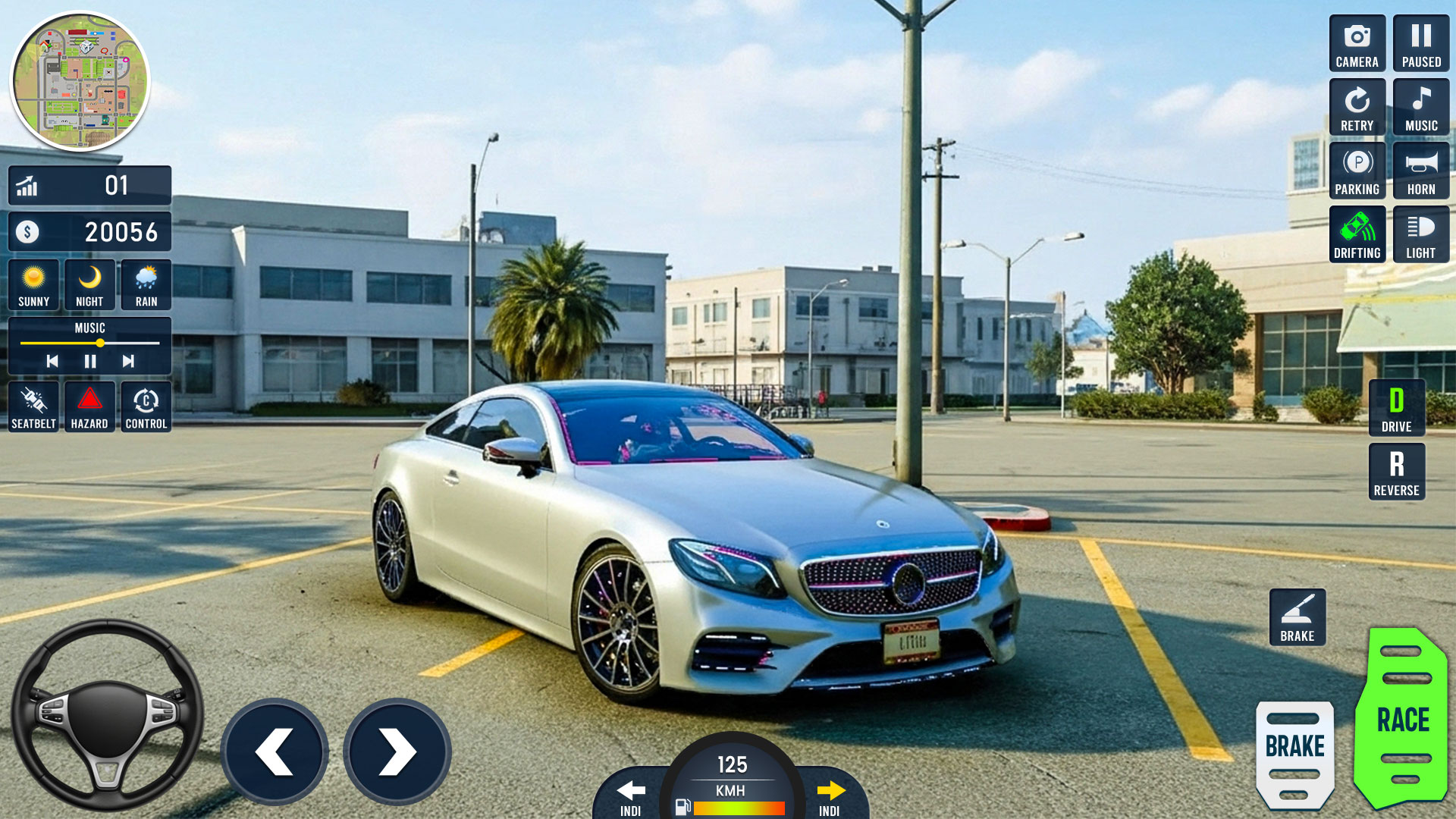
Task: Fasten the Seatbelt icon
Action: coord(32,406)
